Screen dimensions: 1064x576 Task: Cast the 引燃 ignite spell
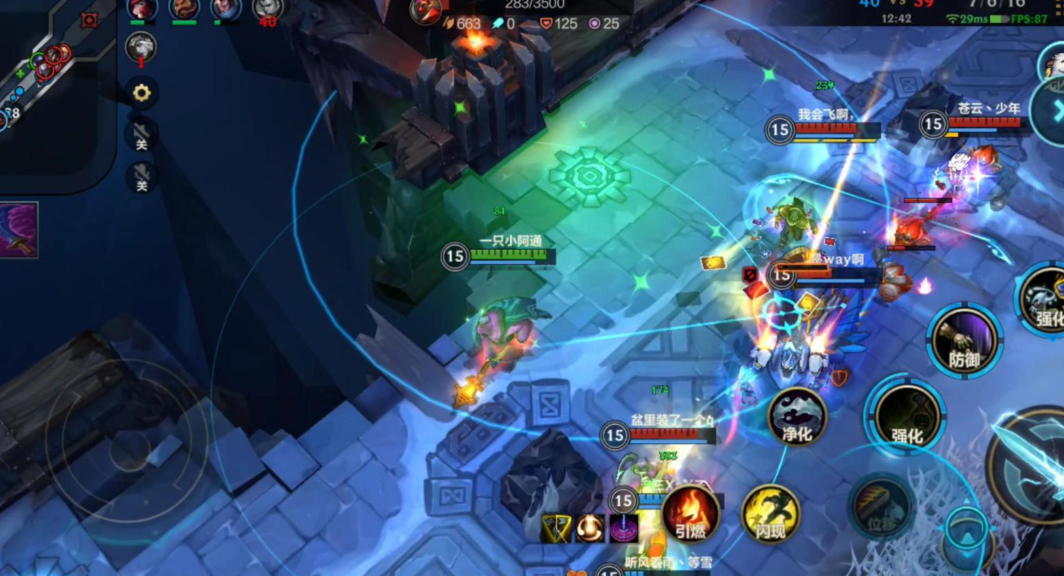pyautogui.click(x=690, y=514)
